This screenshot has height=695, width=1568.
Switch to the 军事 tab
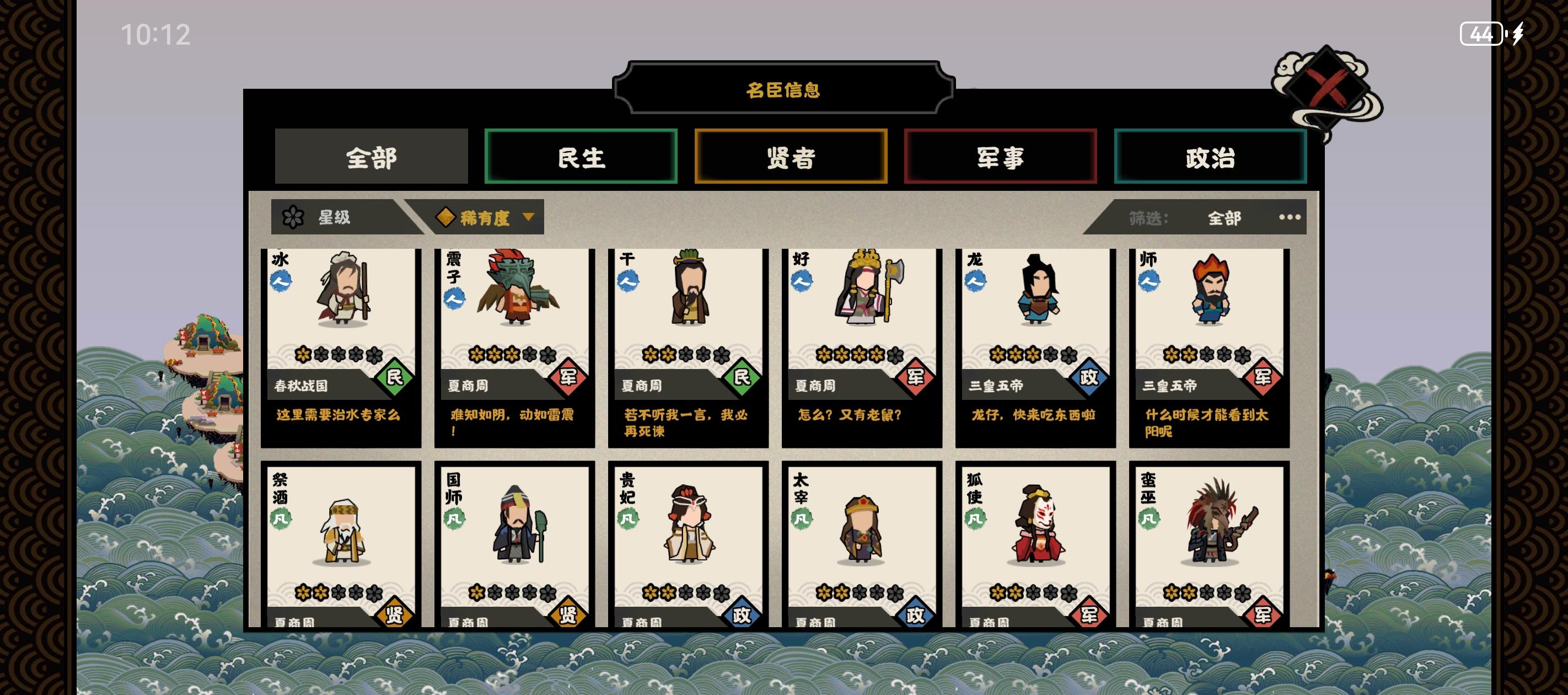tap(1001, 157)
